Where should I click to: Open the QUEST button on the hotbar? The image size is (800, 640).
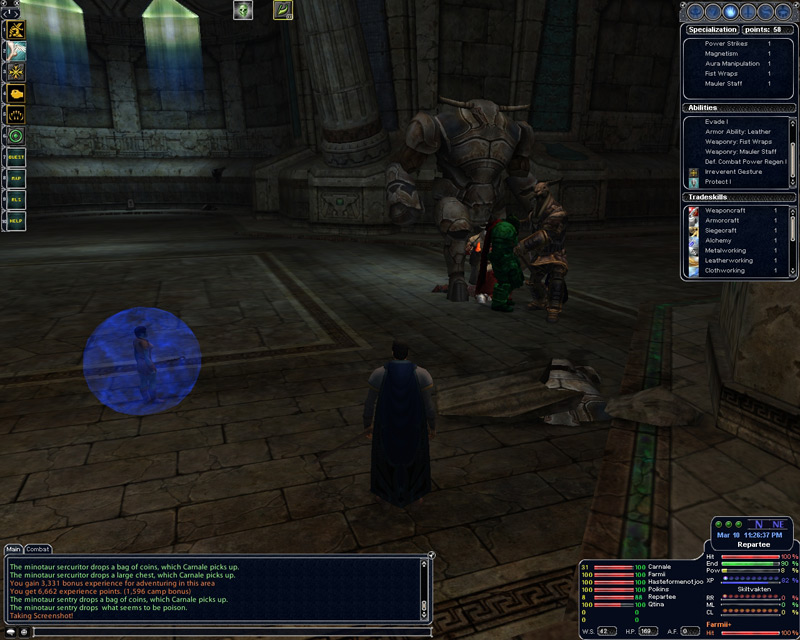click(15, 158)
